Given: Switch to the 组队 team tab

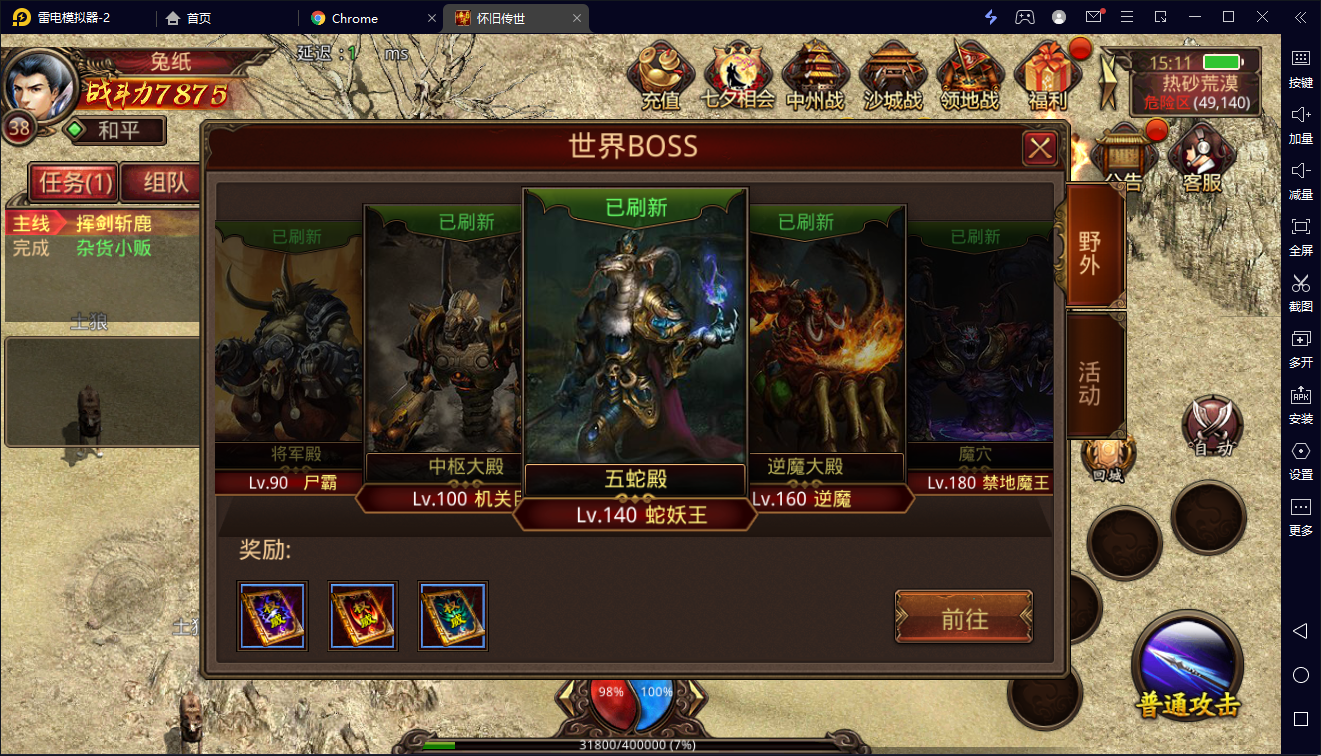Looking at the screenshot, I should coord(165,182).
